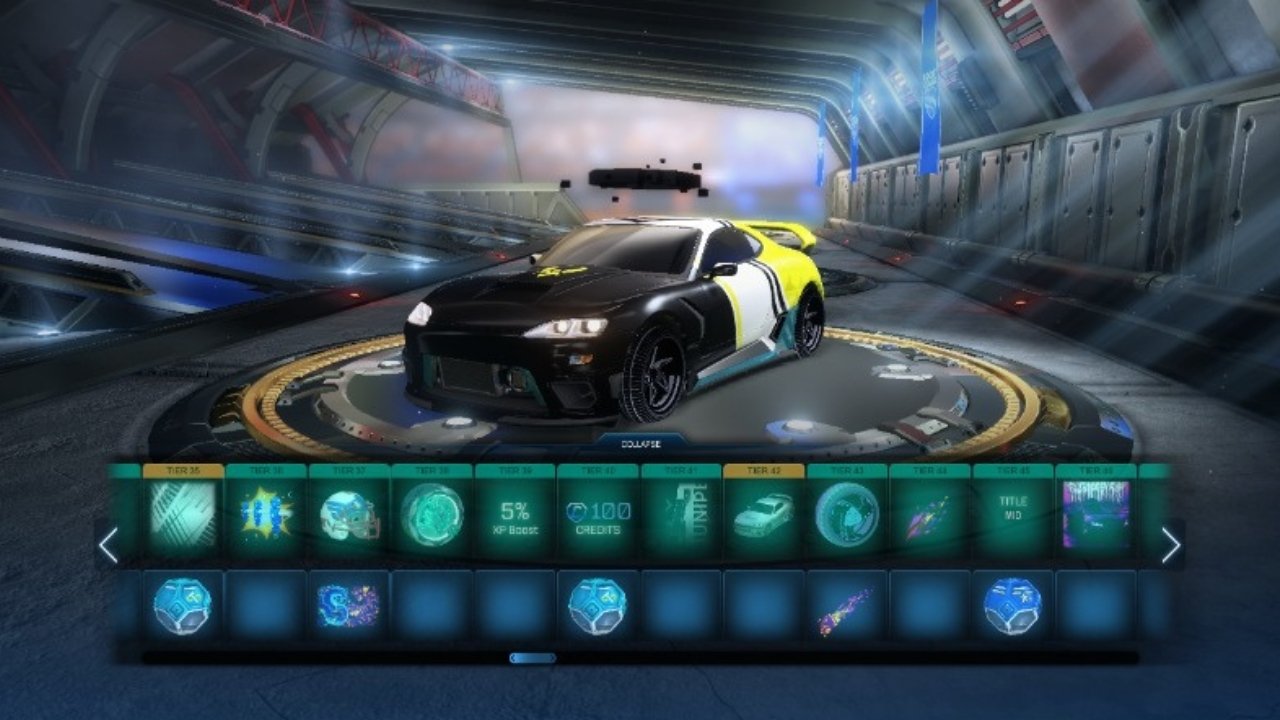Pick the free-track item below Tier 45

pyautogui.click(x=1013, y=606)
